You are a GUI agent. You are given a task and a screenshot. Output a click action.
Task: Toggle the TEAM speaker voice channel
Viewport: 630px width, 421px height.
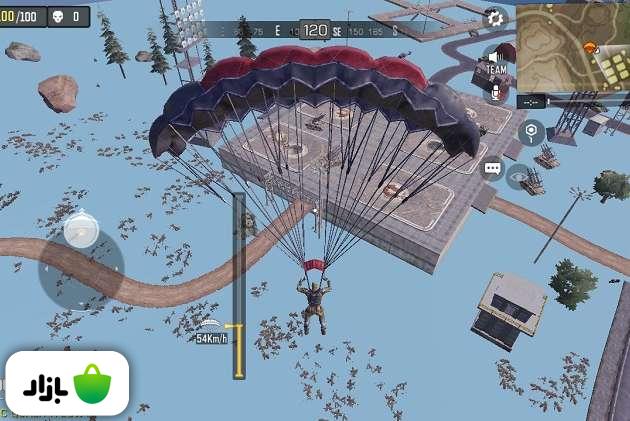496,62
